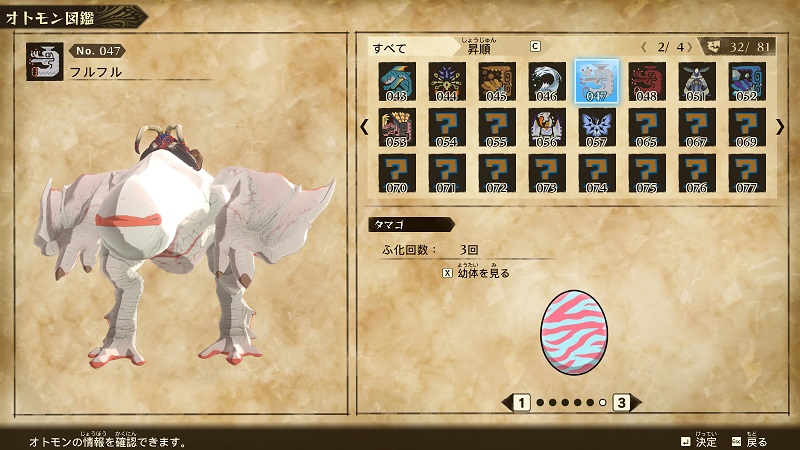This screenshot has width=800, height=450.
Task: Open the すべて filter selector
Action: tap(400, 47)
